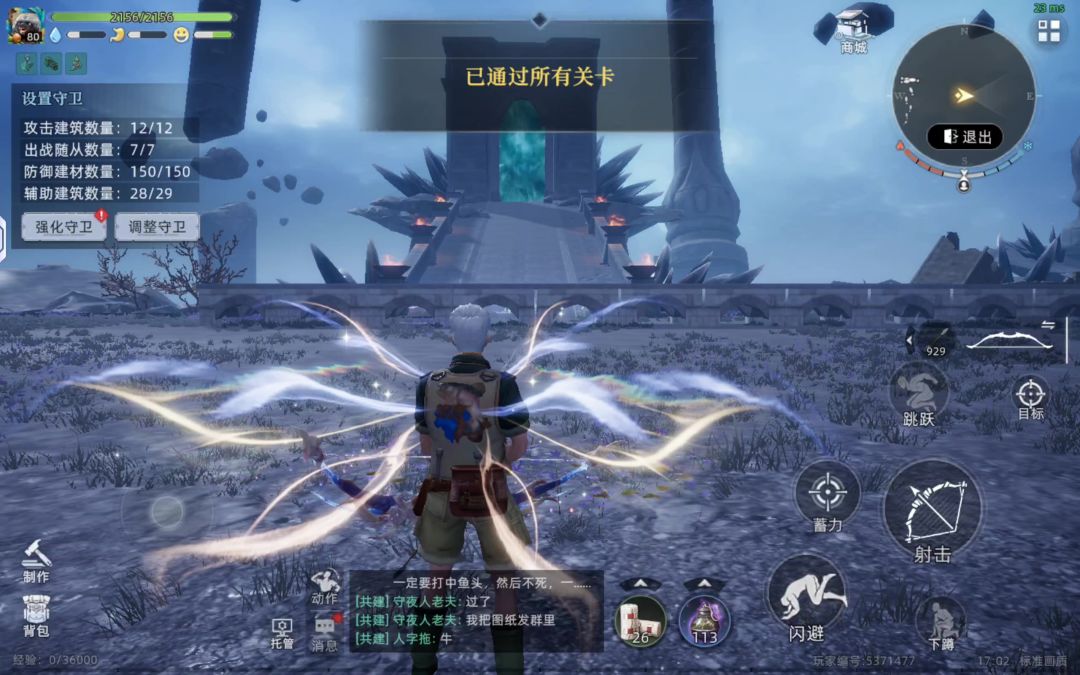Activate the 跳跃 jump button
Viewport: 1080px width, 675px height.
[x=918, y=393]
